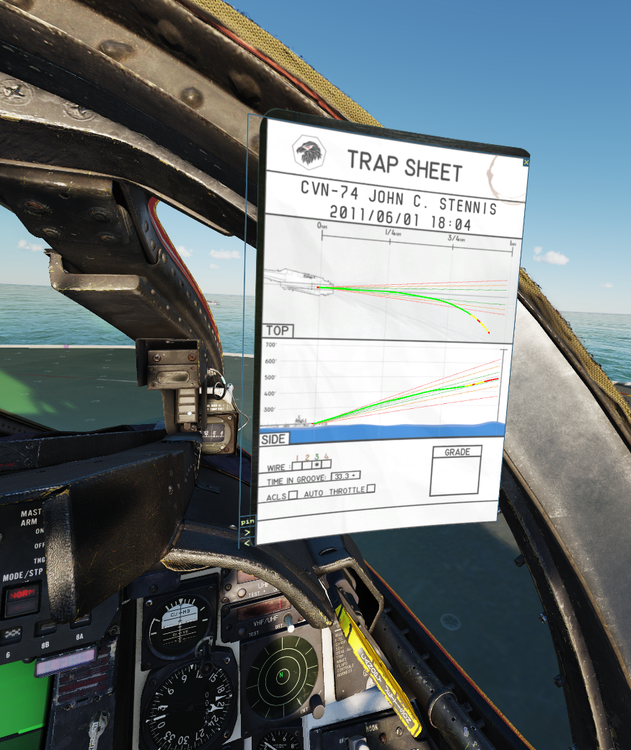Close the Trap Sheet window

(526, 161)
